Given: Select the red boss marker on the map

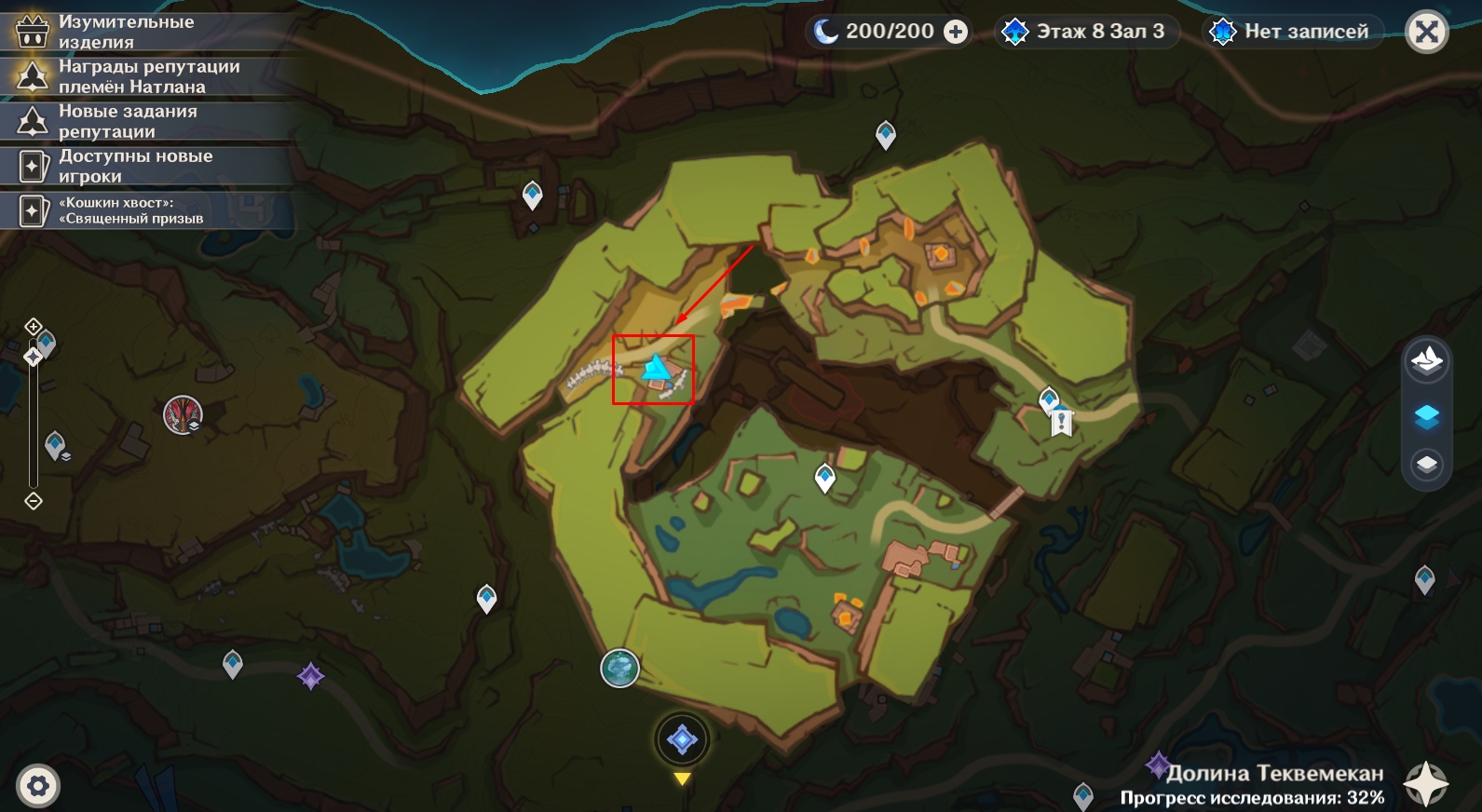Looking at the screenshot, I should [x=183, y=414].
